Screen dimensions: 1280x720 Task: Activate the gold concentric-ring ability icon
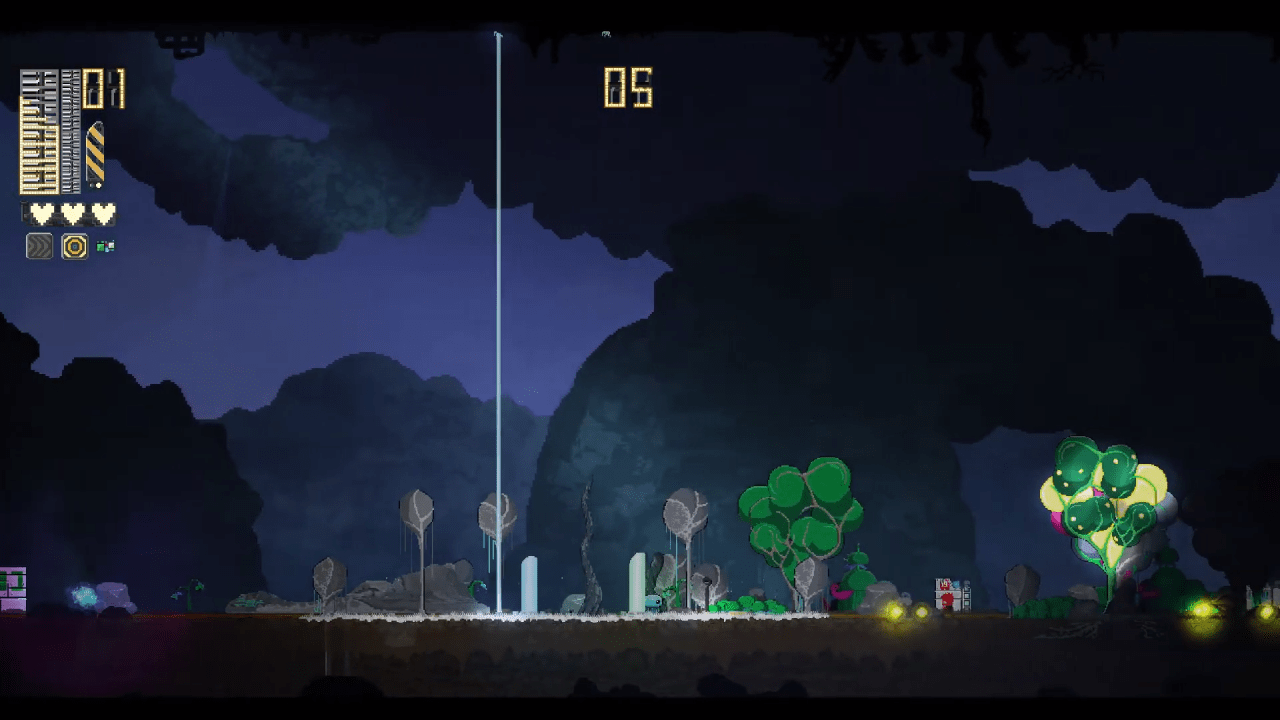tap(74, 246)
